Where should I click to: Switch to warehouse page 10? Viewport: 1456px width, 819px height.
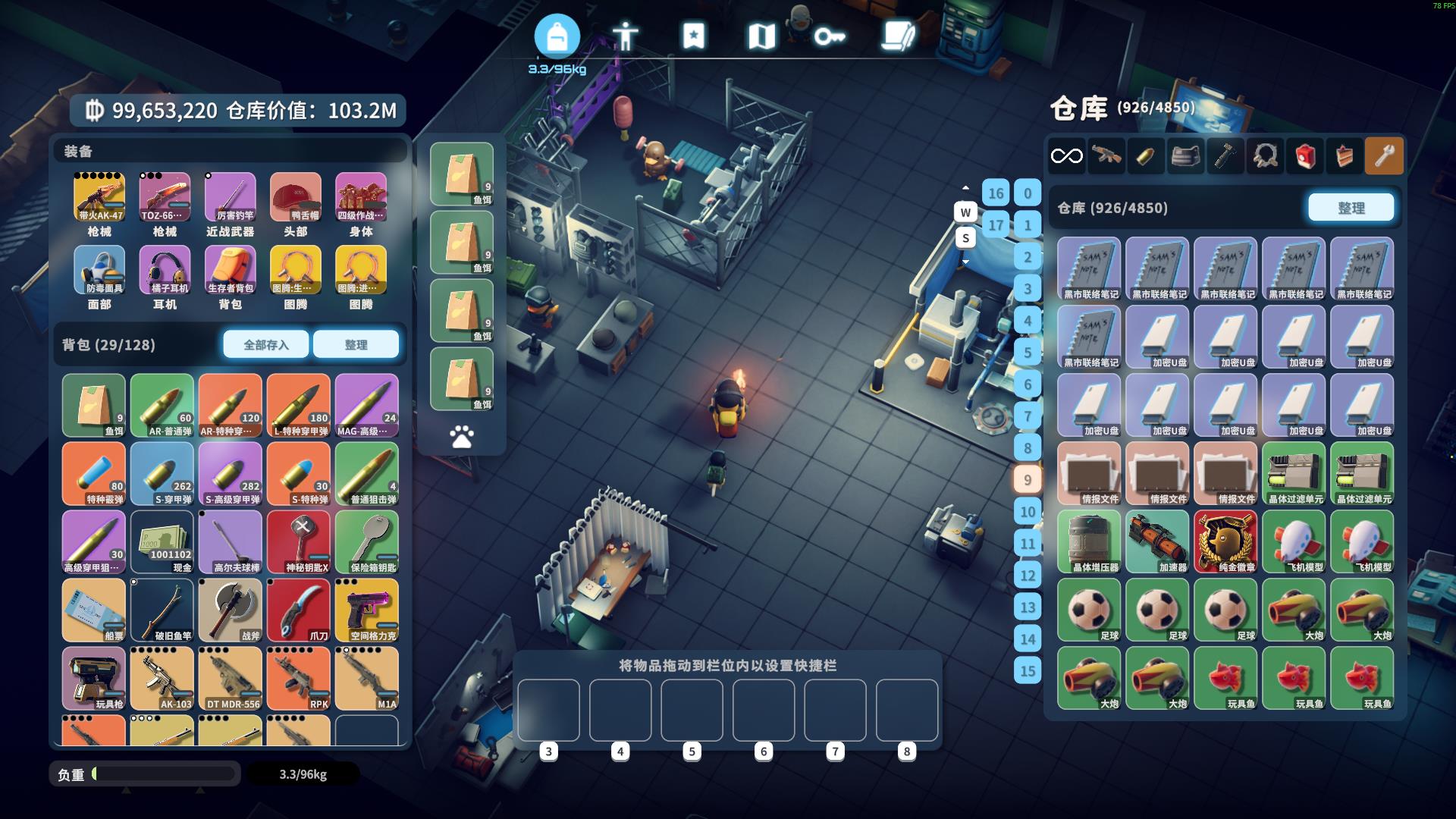[x=1028, y=511]
